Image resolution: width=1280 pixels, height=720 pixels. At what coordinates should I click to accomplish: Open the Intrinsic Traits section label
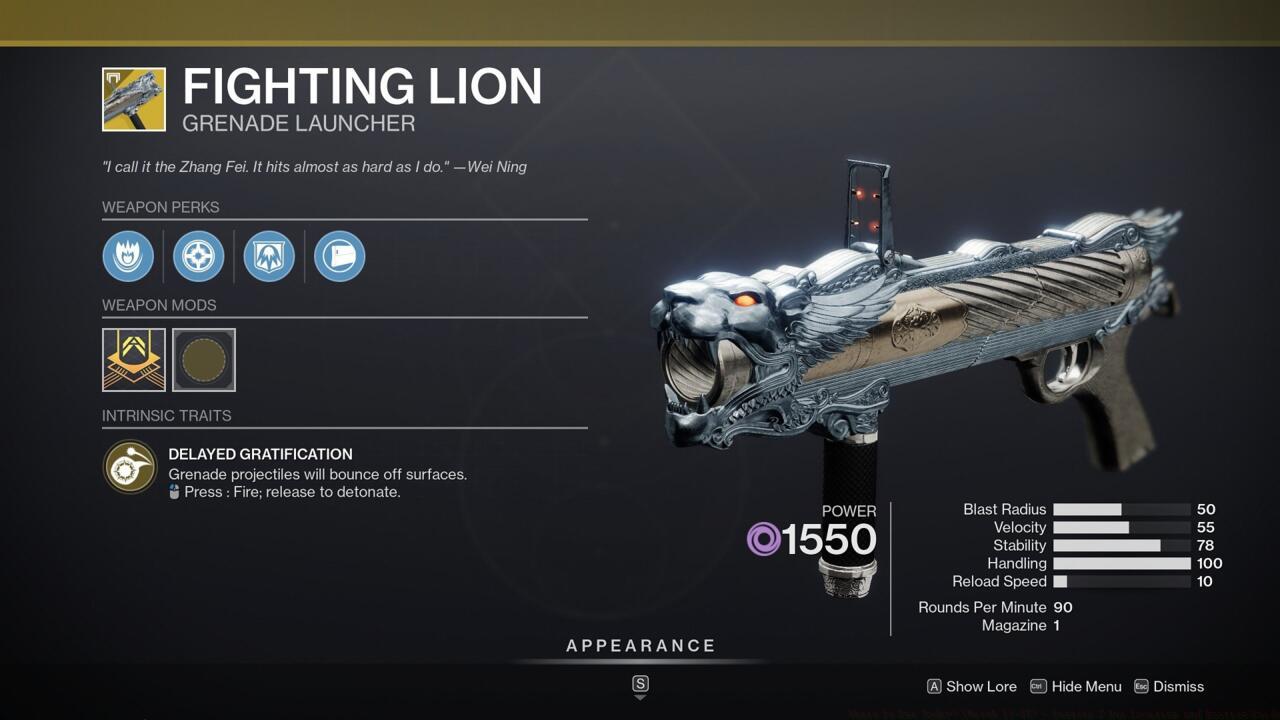tap(166, 415)
